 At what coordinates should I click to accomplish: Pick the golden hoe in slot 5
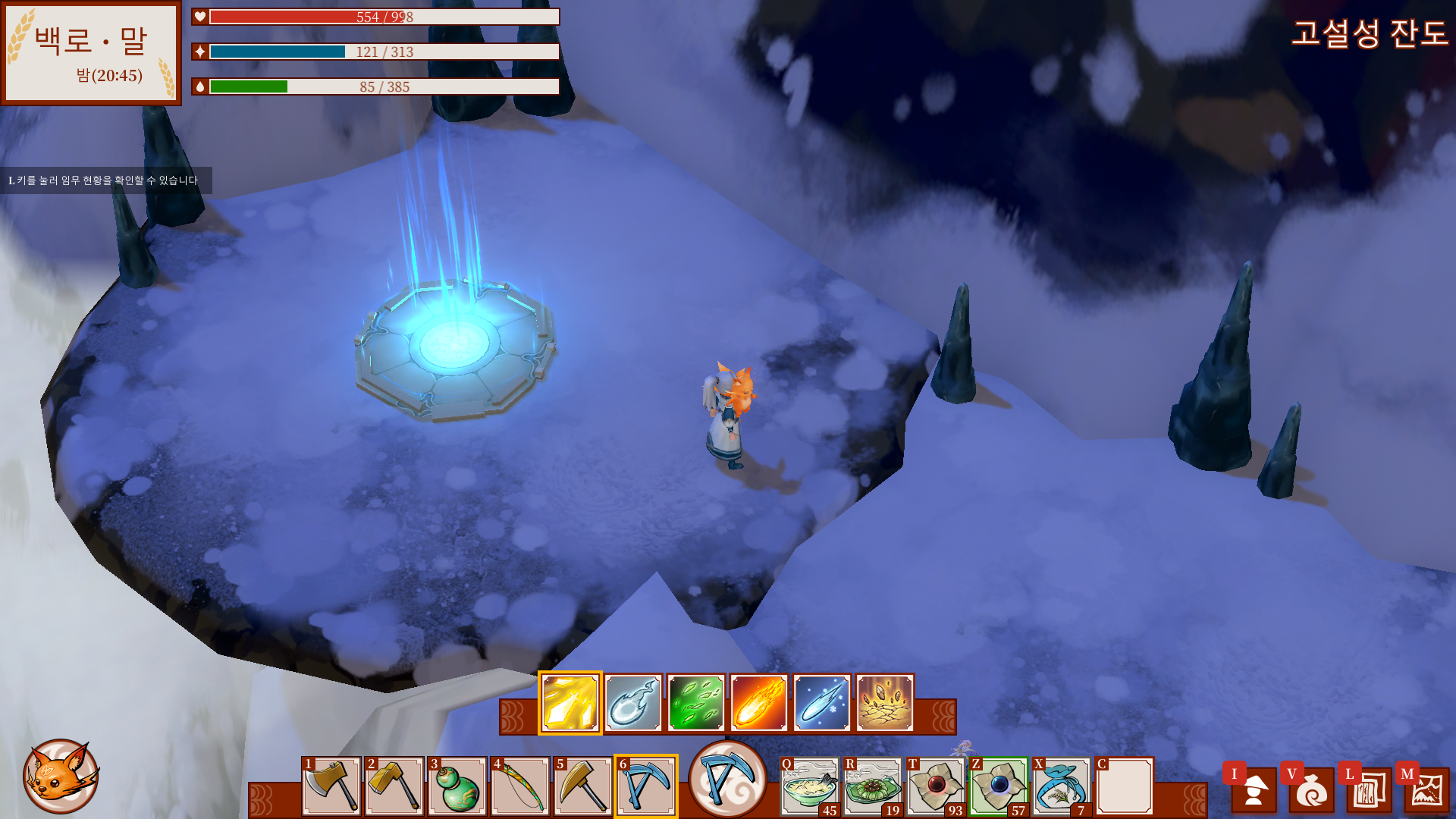(582, 786)
